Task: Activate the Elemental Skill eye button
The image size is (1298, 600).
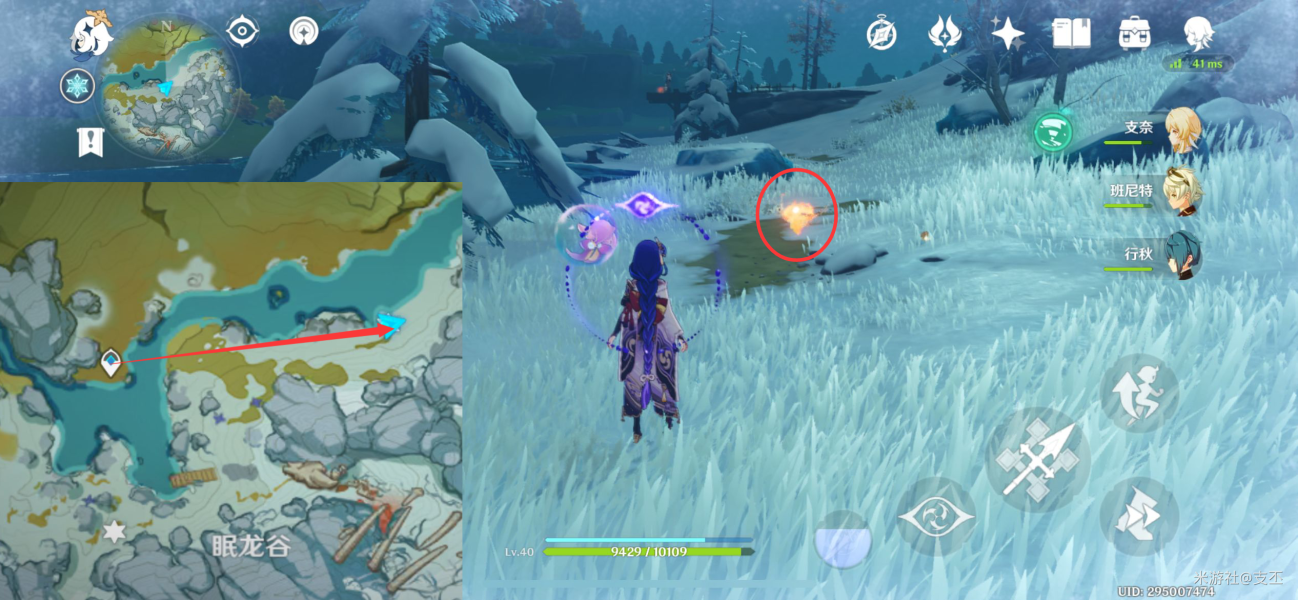Action: click(935, 516)
